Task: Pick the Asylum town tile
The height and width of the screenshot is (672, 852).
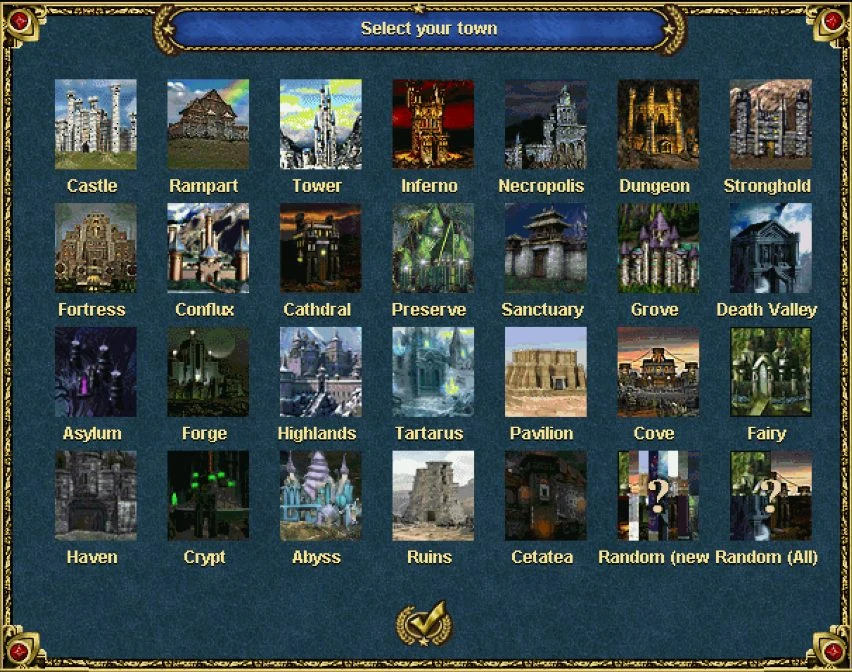Action: pos(96,372)
